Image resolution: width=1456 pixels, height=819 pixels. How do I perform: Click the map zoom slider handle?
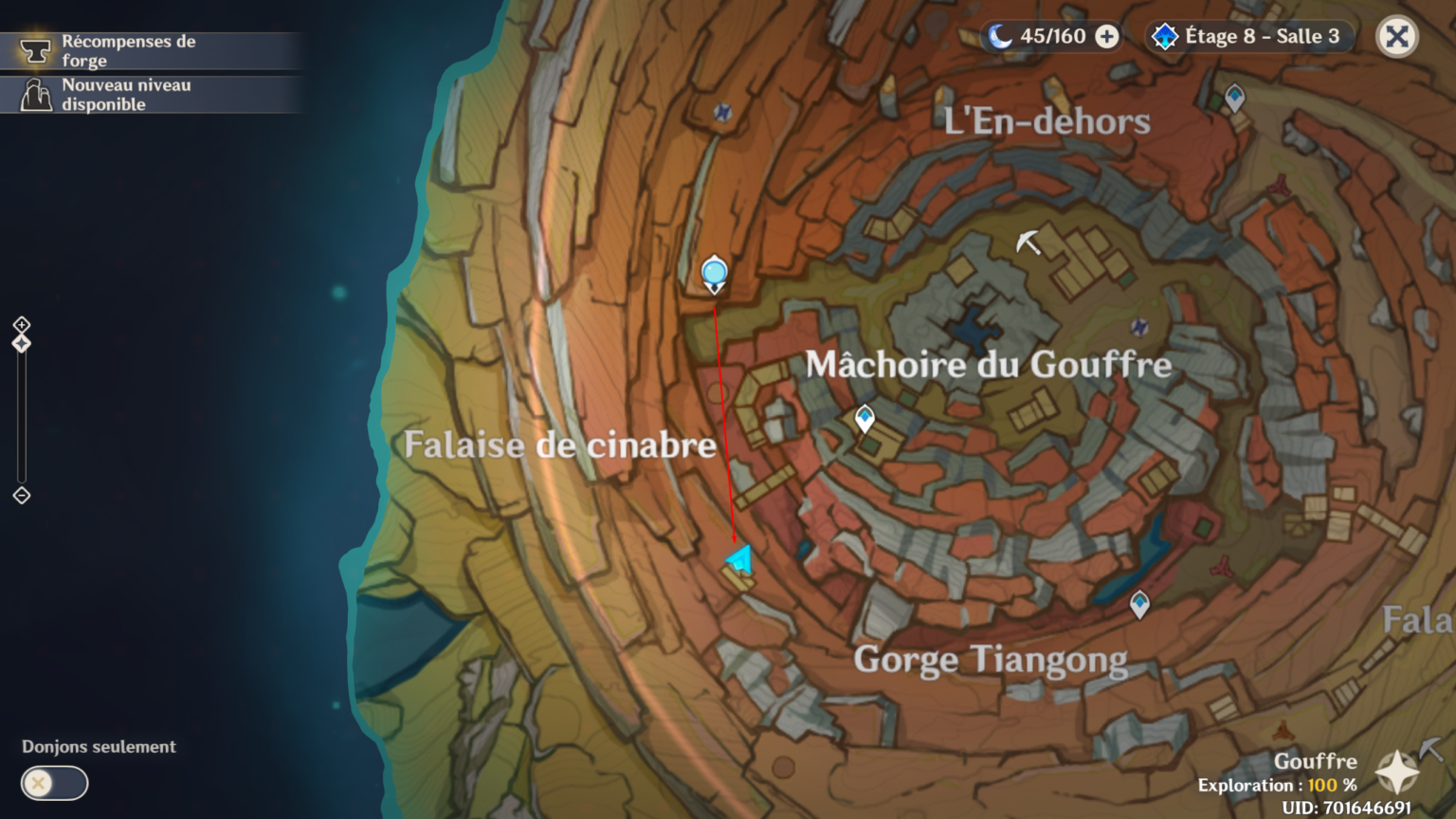[x=22, y=343]
